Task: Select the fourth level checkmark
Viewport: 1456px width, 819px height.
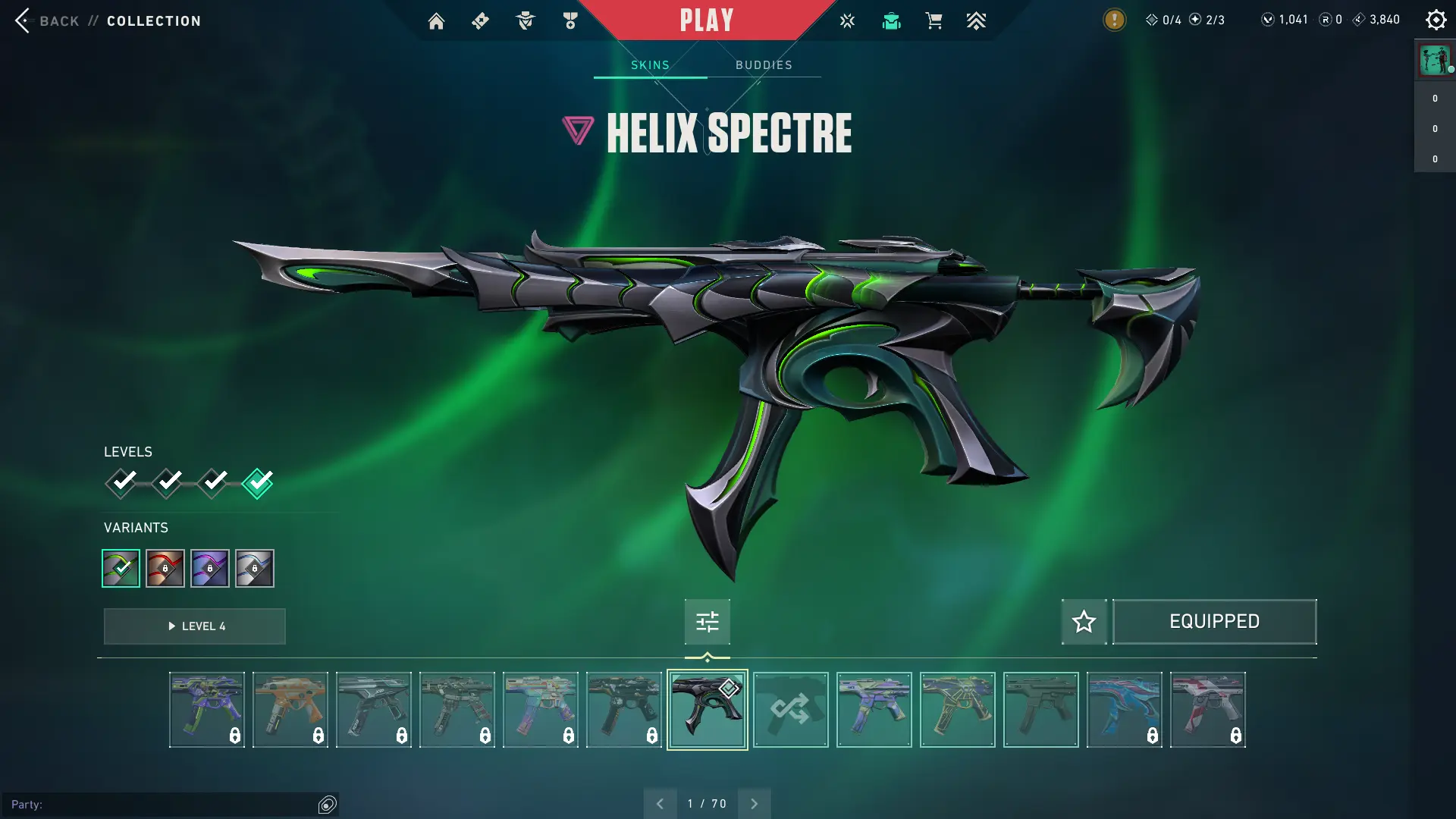Action: coord(258,482)
